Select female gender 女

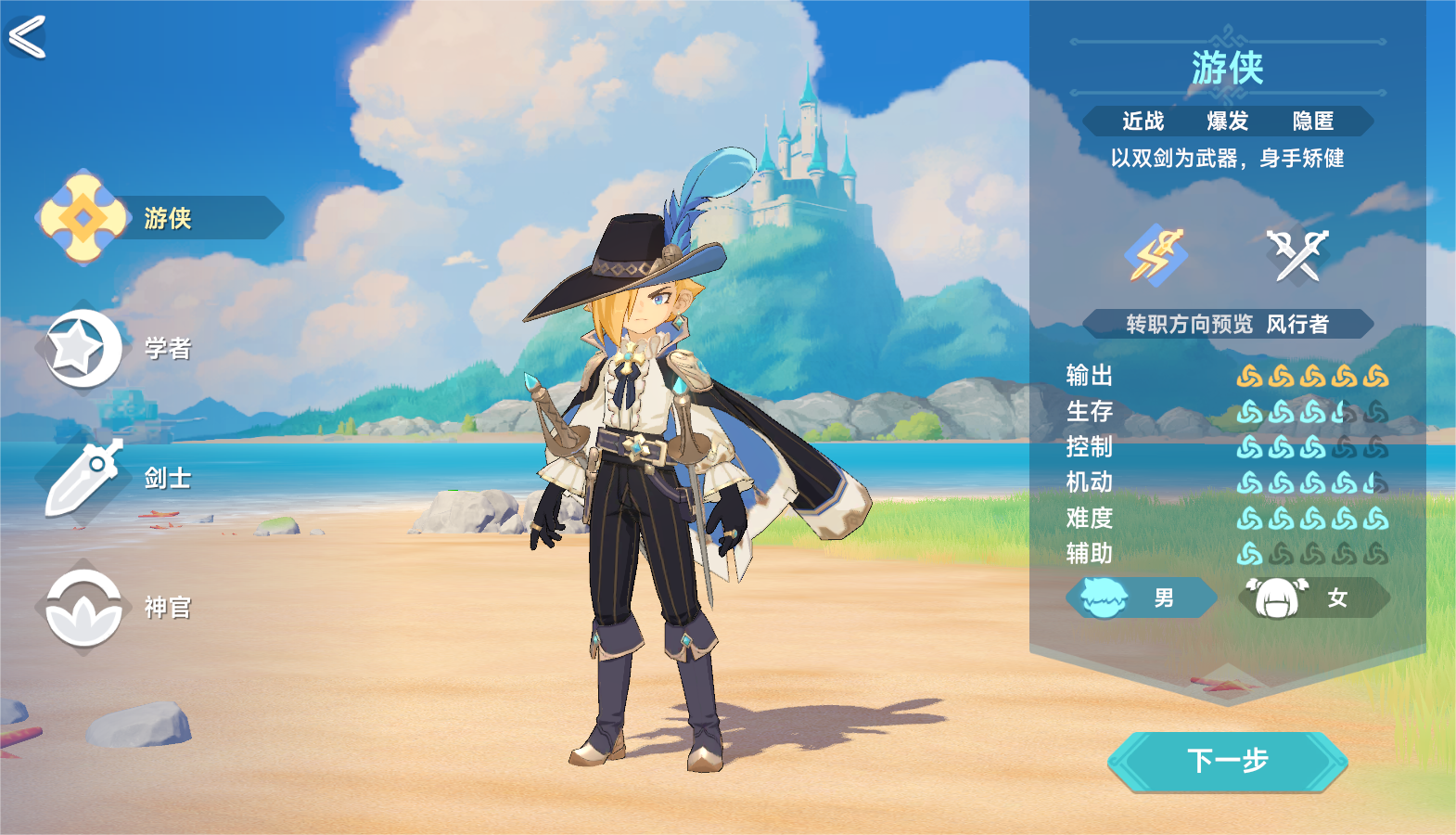point(1314,597)
